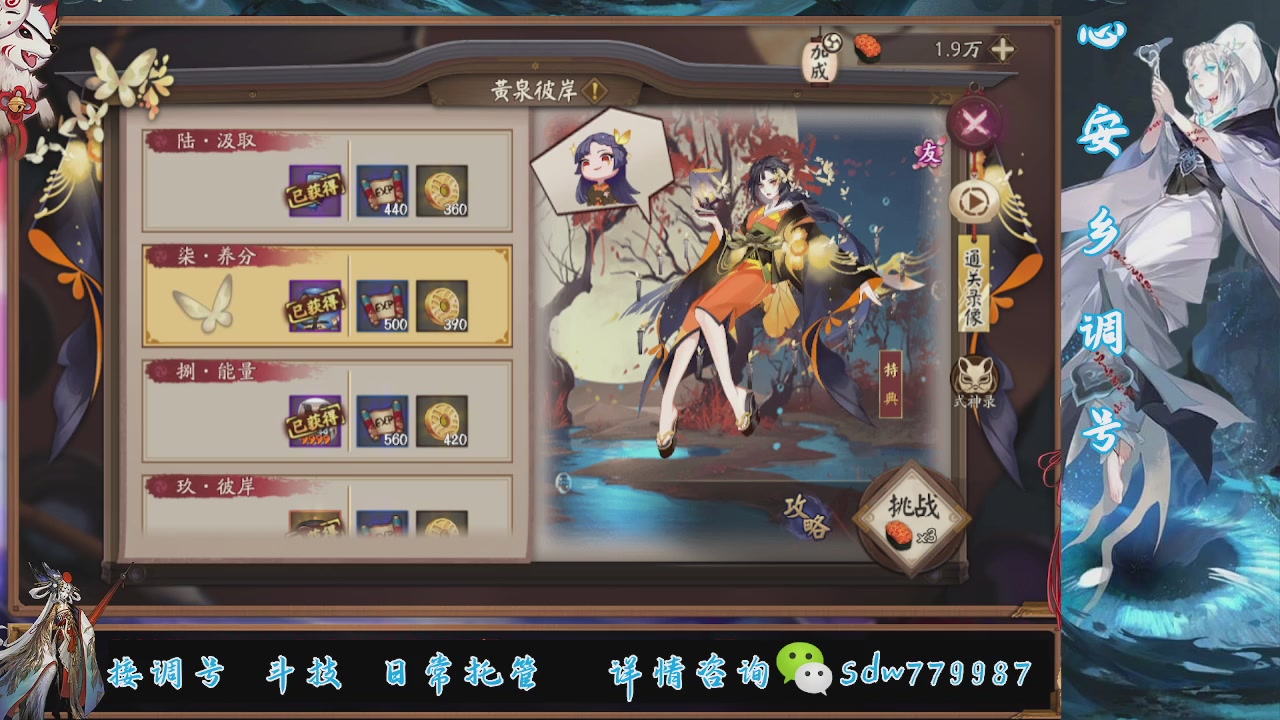The image size is (1280, 720).
Task: Click the exclamation mark beside 黄泉彼岸
Action: pos(596,88)
